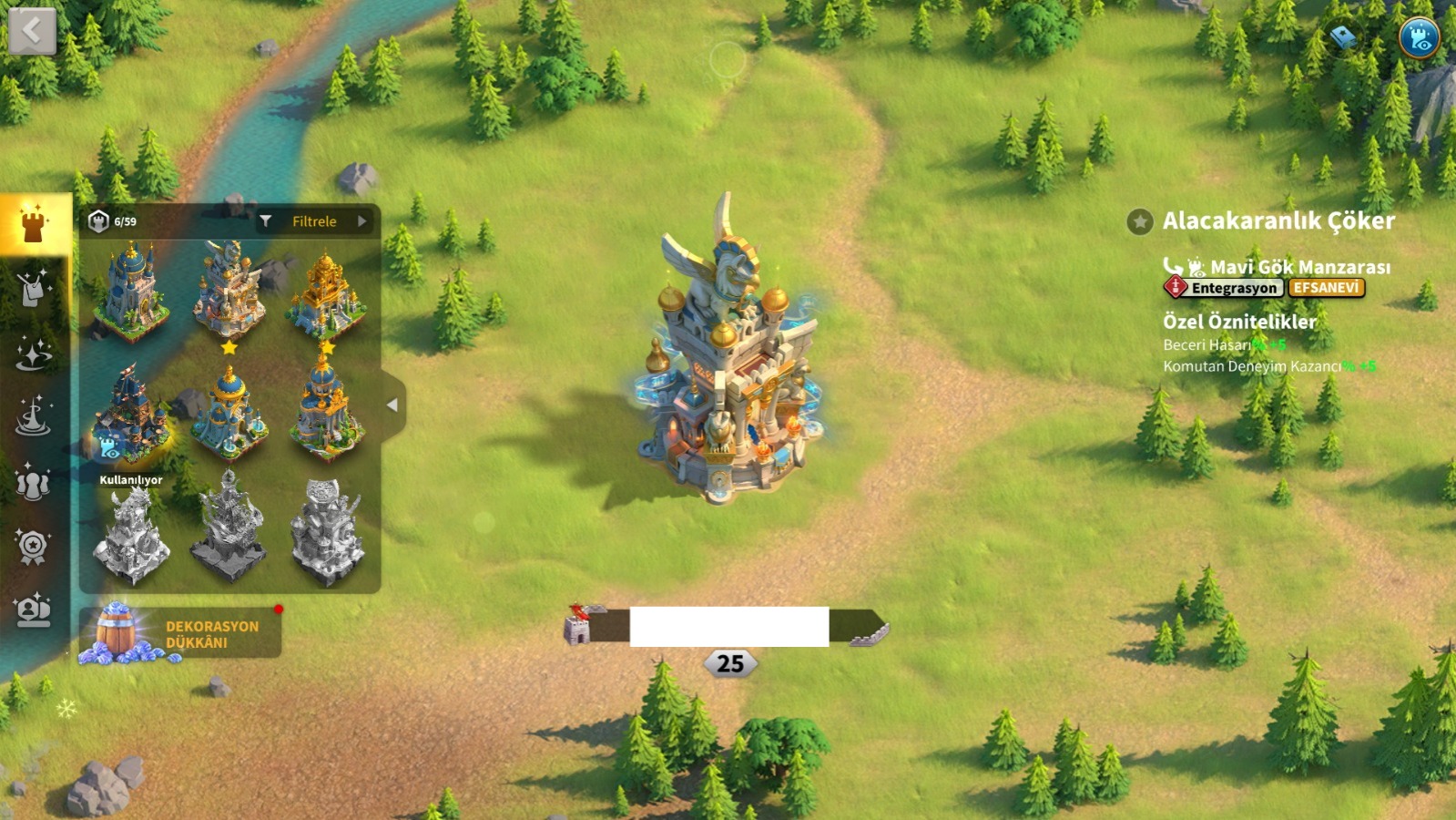Viewport: 1456px width, 820px height.
Task: Open the Dekorasyon Dükkânı shop
Action: [x=180, y=633]
